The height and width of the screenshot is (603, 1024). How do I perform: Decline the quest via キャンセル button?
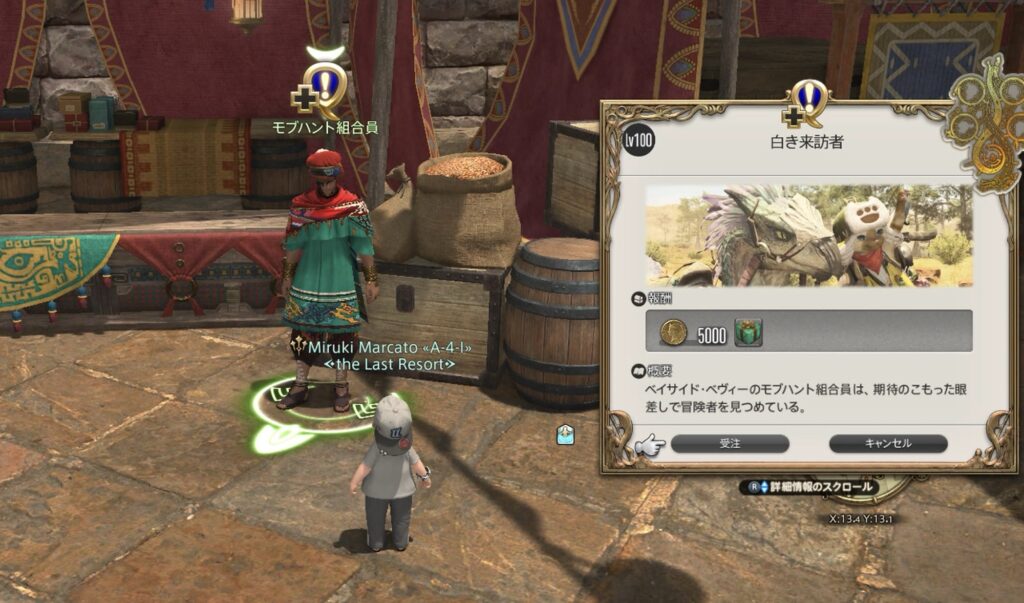[887, 443]
